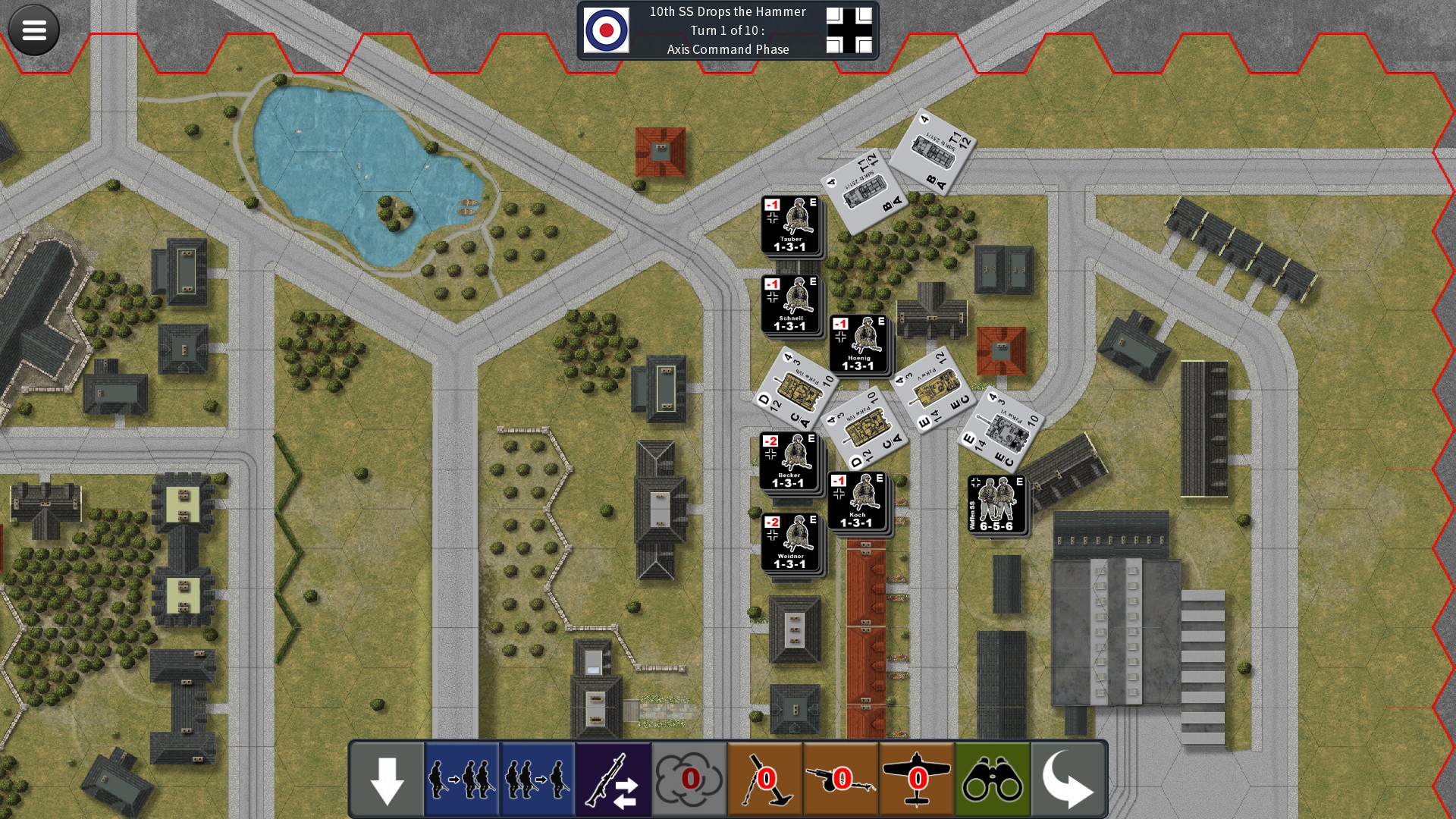The height and width of the screenshot is (819, 1456).
Task: Click the British roundel icon
Action: pos(606,30)
